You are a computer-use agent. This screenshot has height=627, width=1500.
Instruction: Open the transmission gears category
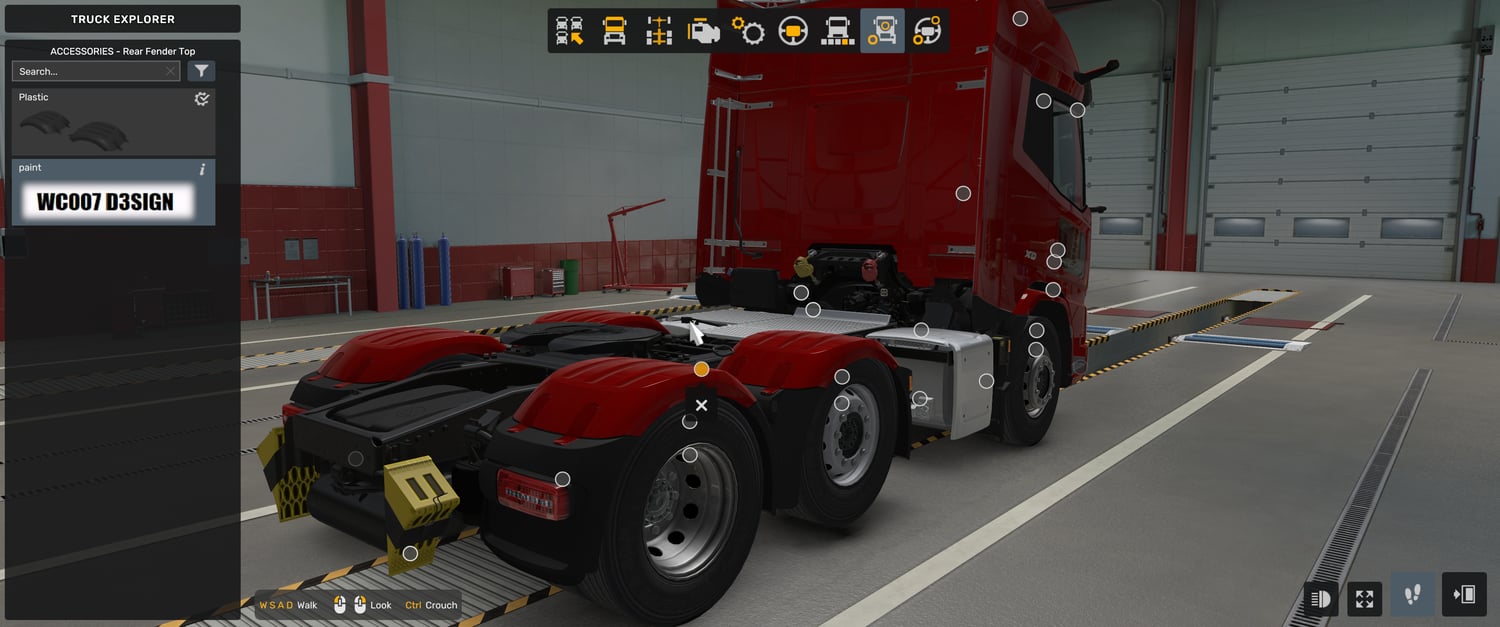tap(748, 31)
